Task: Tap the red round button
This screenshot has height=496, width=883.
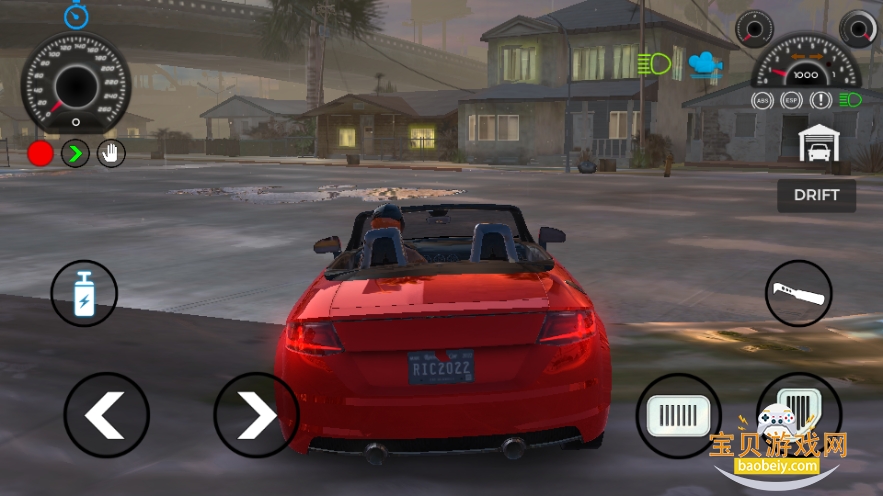Action: [40, 153]
